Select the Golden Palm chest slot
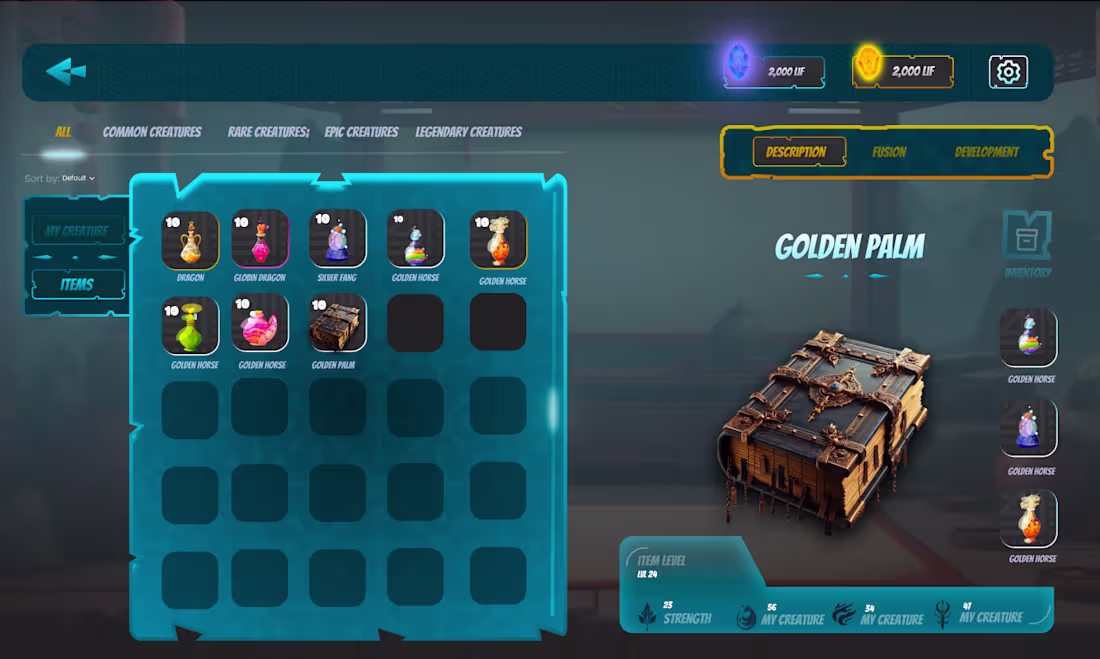This screenshot has width=1100, height=659. tap(337, 323)
